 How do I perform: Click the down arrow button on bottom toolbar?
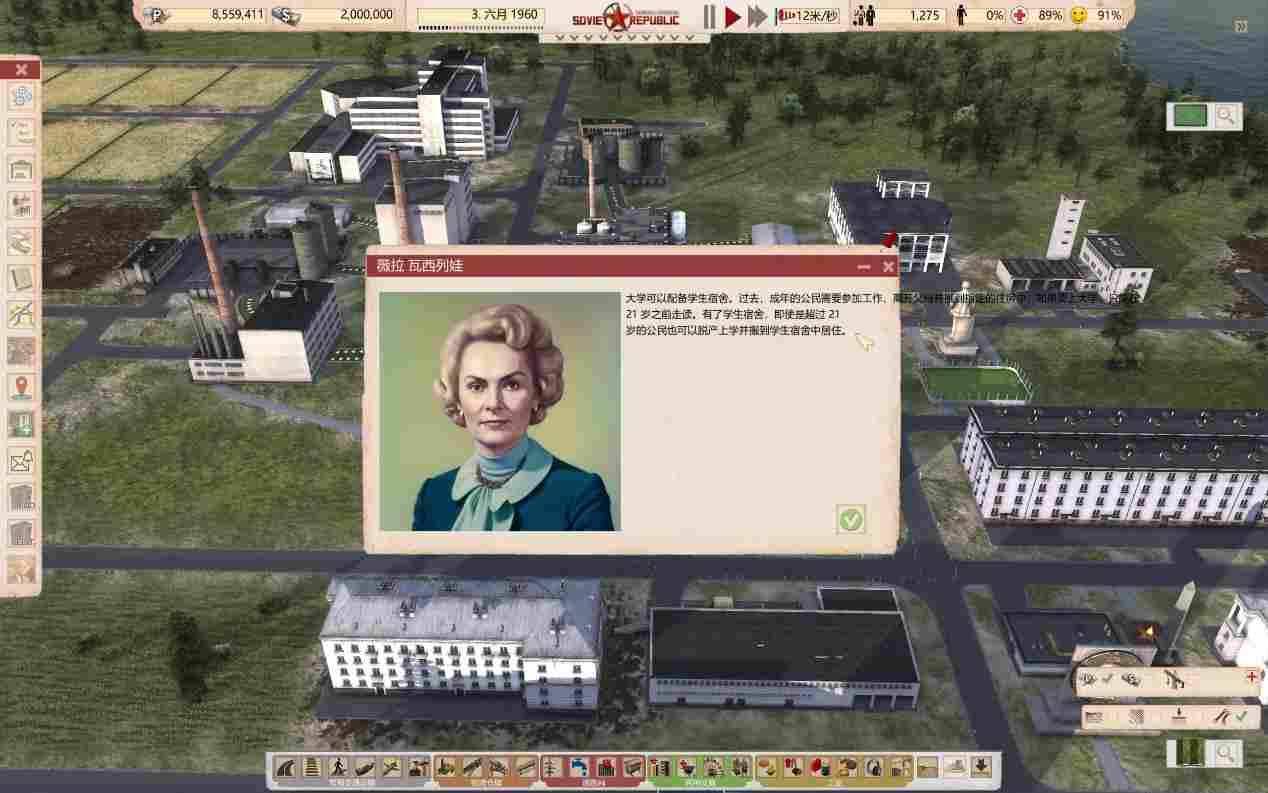(981, 767)
